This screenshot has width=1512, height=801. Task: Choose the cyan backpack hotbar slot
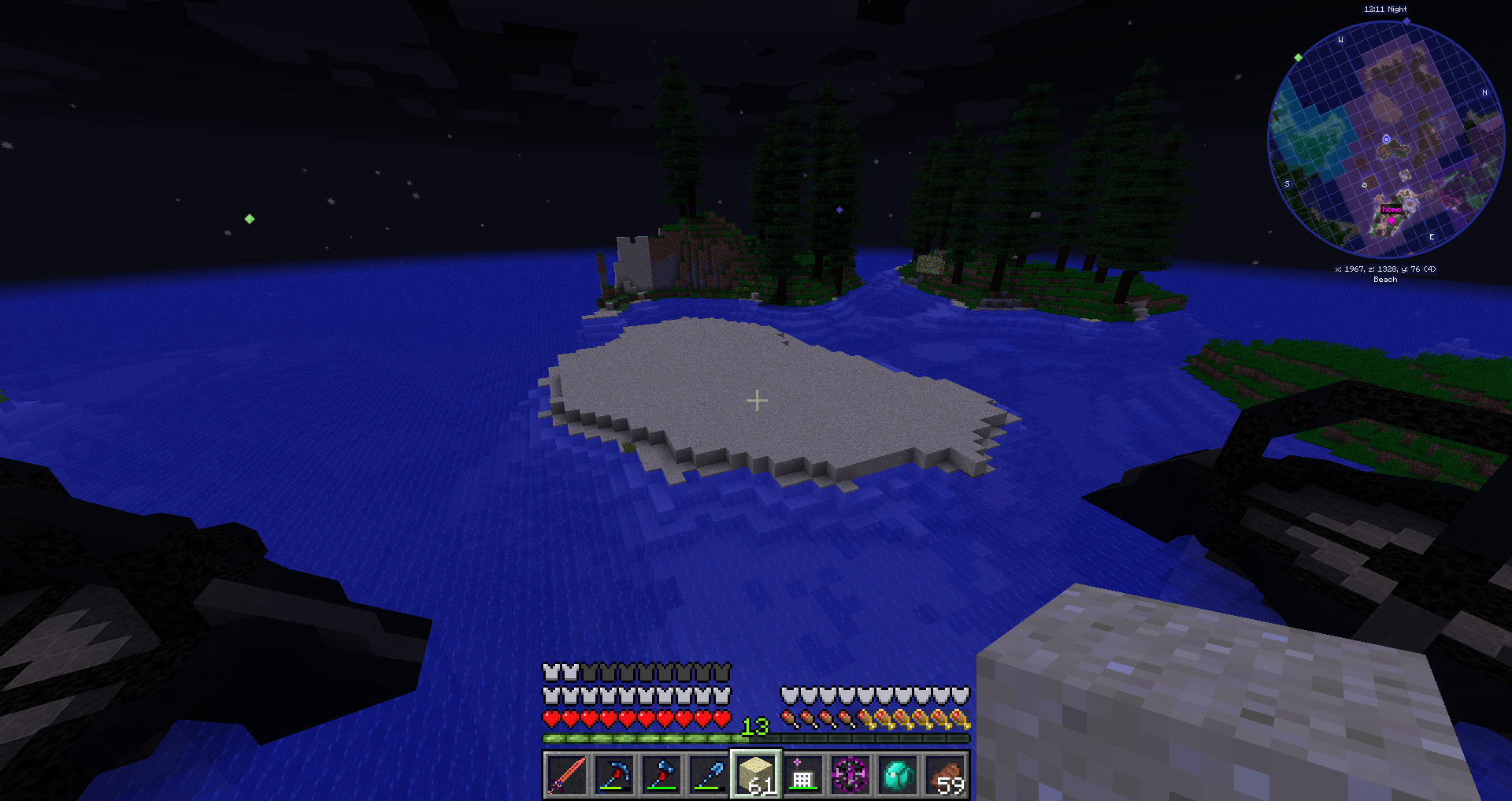898,774
